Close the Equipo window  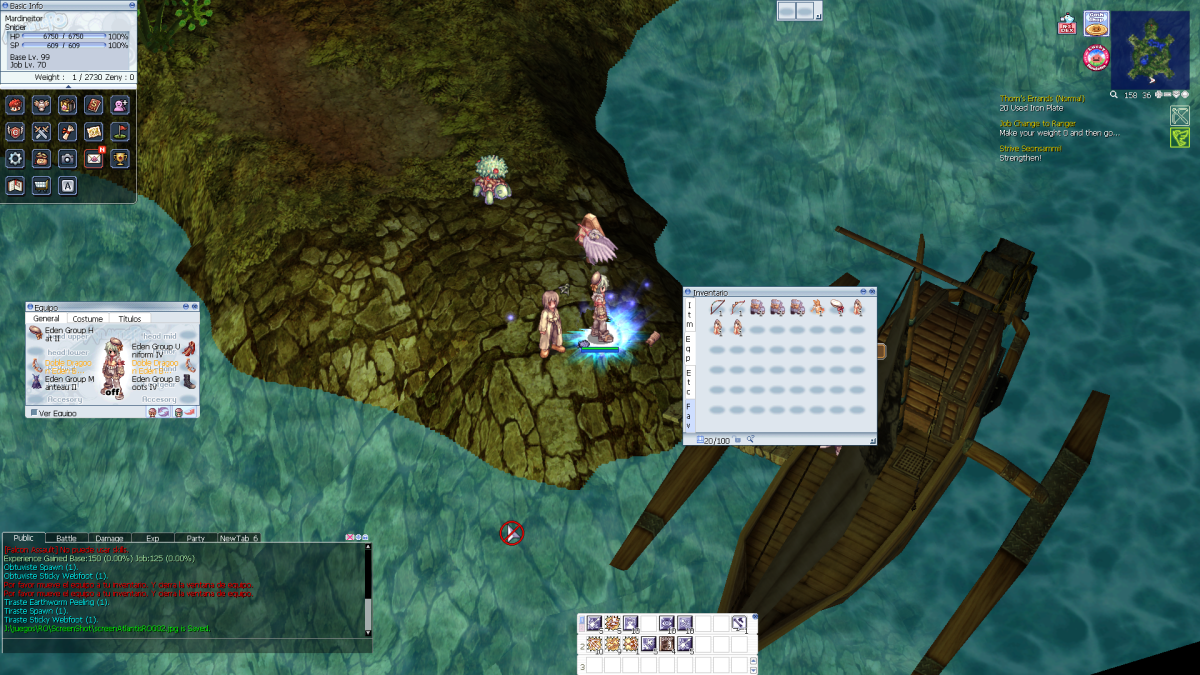[195, 307]
